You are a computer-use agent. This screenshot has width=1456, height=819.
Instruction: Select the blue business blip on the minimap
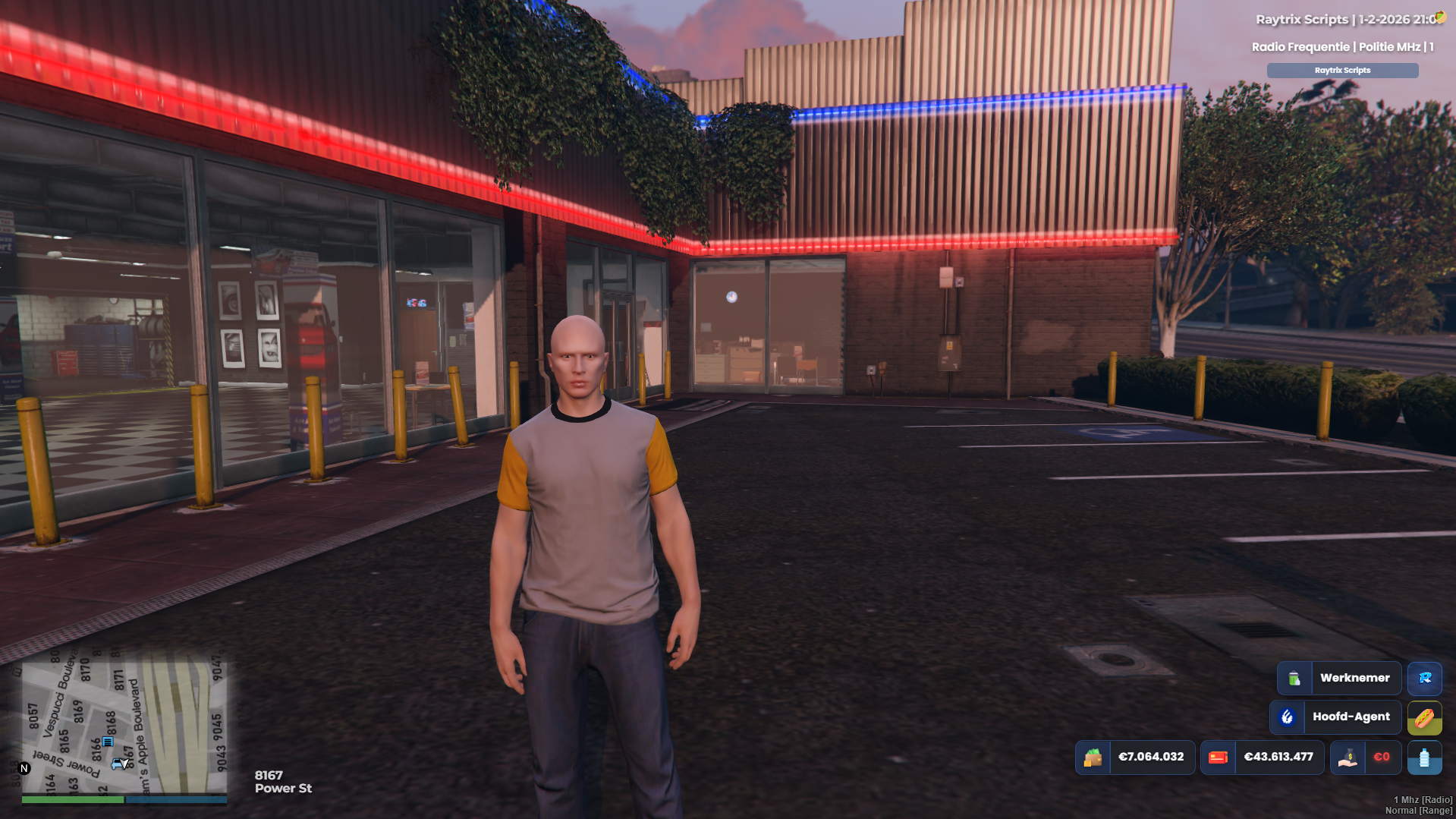pos(109,742)
